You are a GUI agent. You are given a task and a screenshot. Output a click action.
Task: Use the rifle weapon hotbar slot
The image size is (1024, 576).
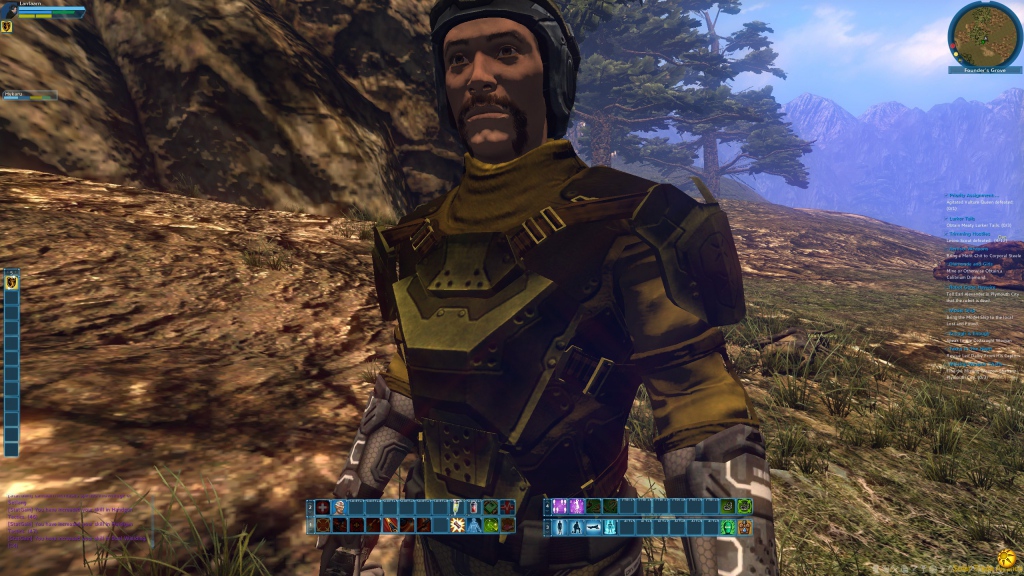(592, 527)
